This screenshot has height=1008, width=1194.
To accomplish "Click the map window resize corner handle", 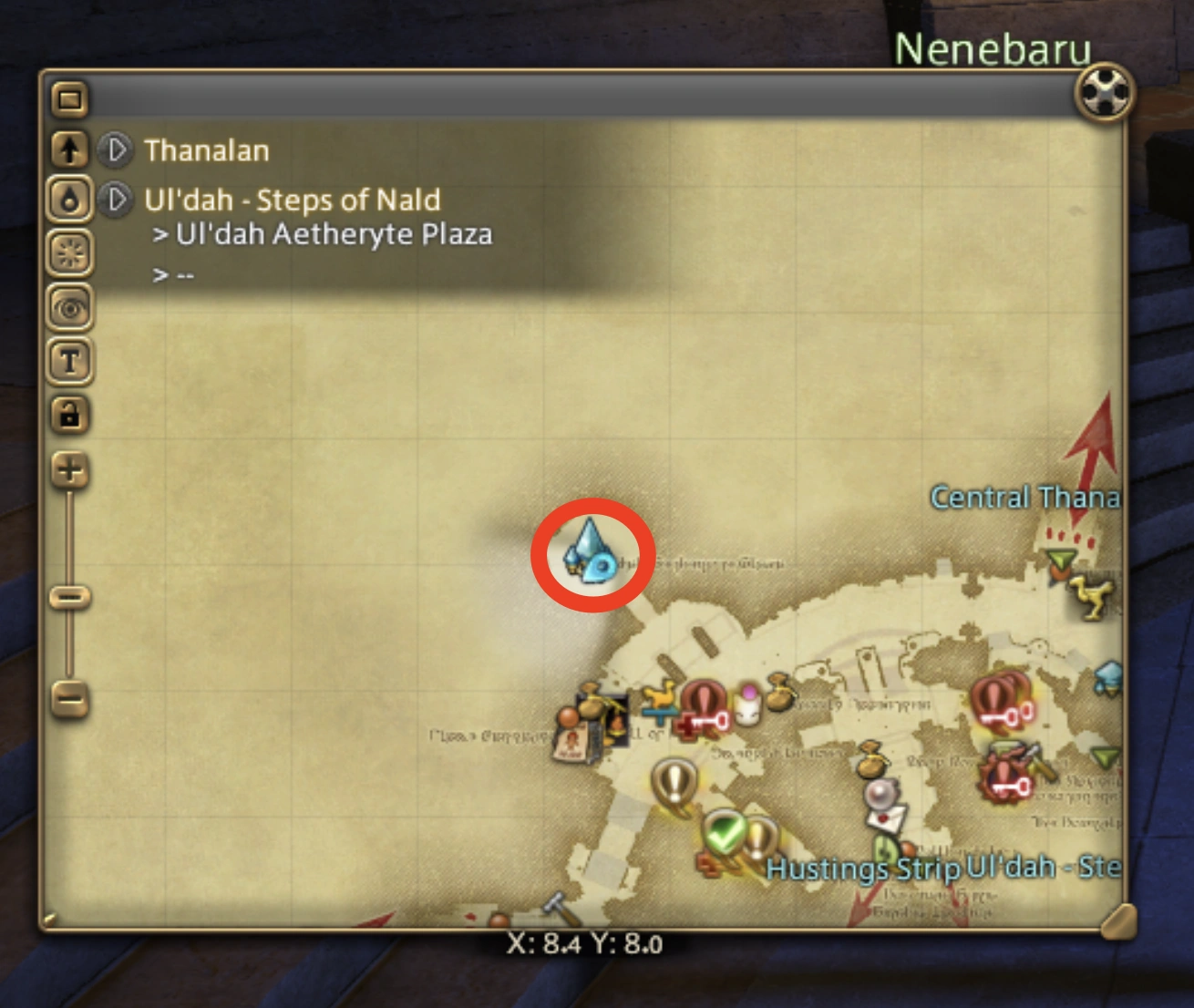I will [x=1119, y=921].
